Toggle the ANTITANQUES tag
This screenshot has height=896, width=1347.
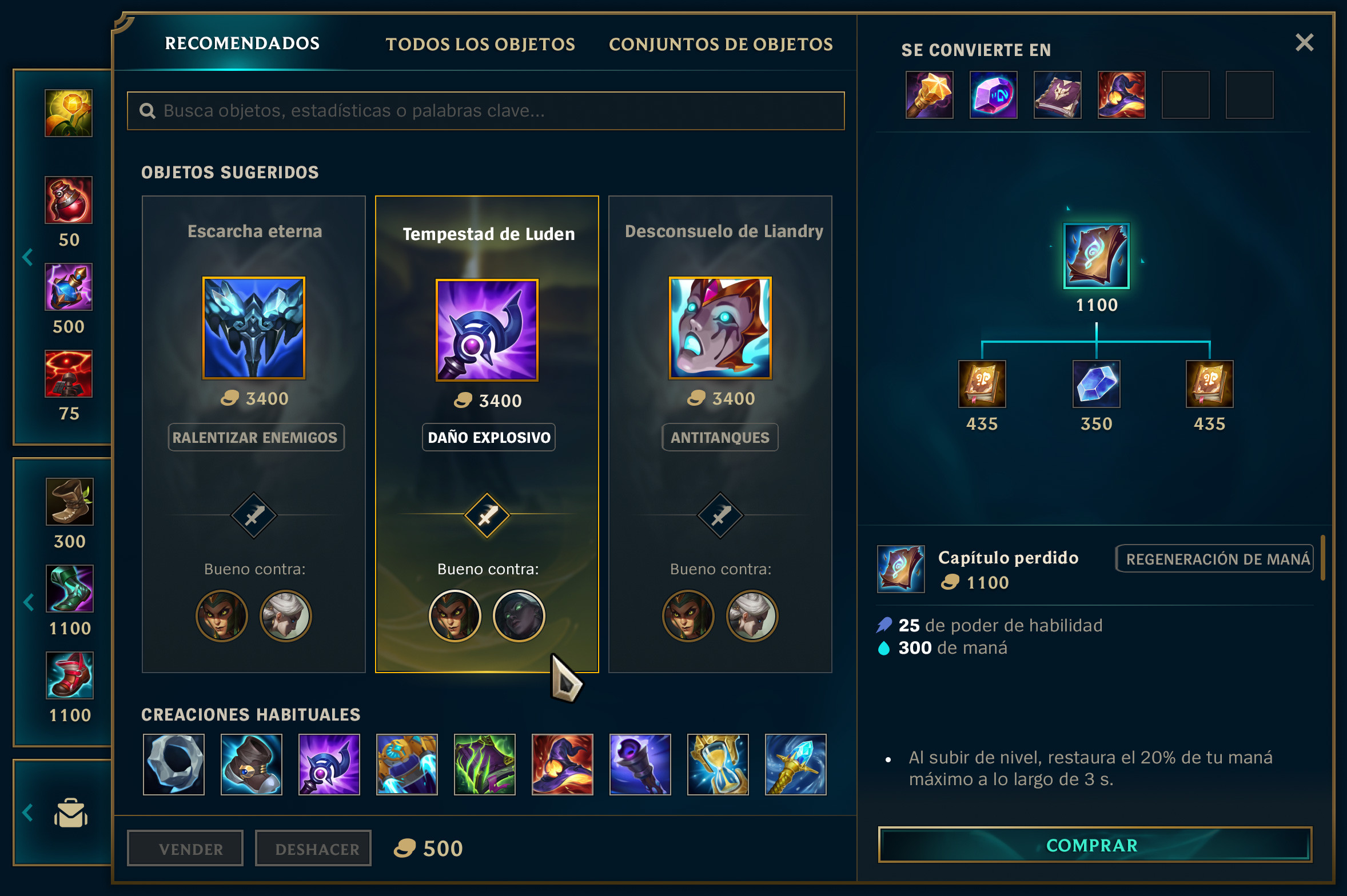720,437
